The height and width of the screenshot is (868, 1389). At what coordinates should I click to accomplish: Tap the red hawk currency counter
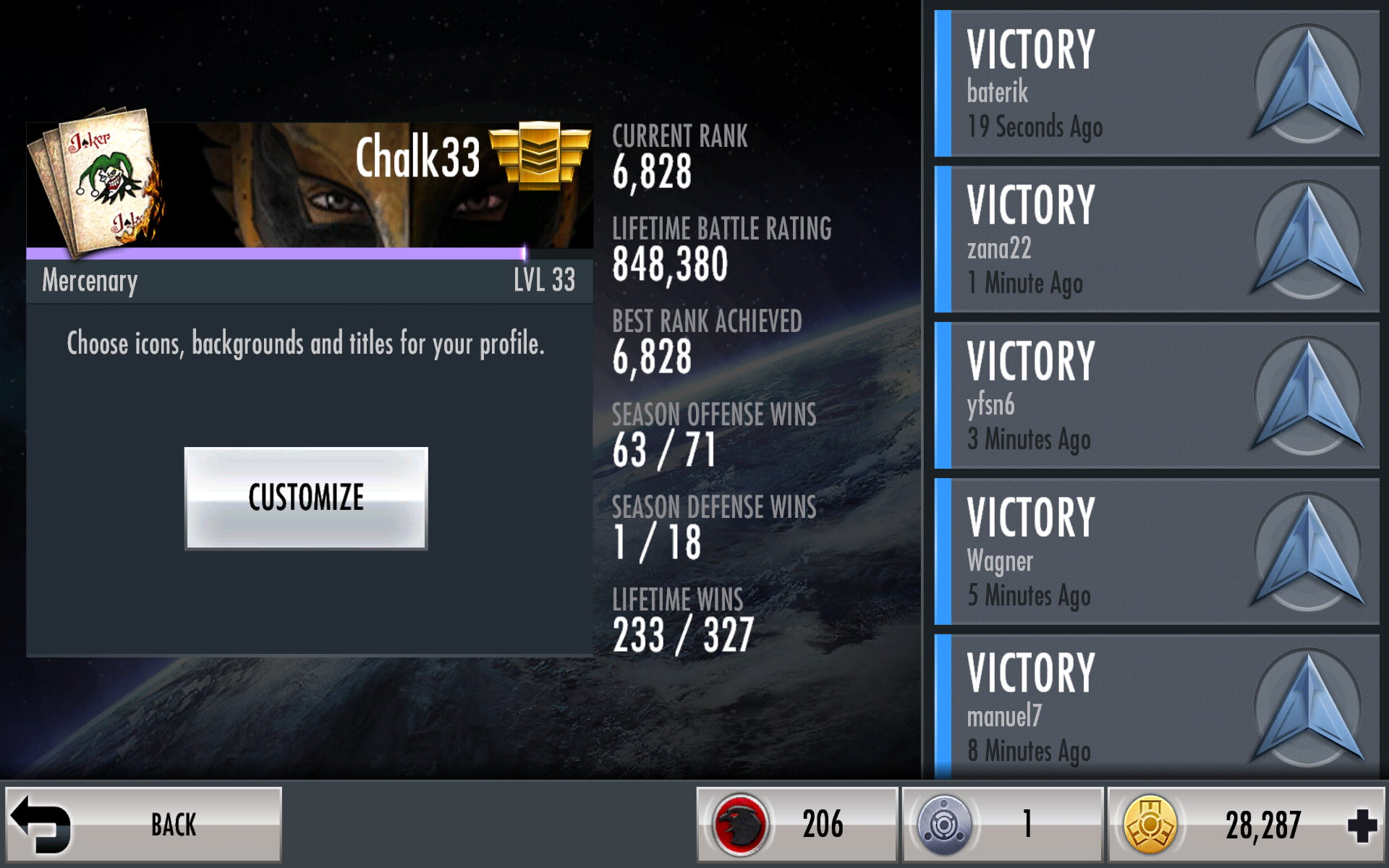[797, 825]
